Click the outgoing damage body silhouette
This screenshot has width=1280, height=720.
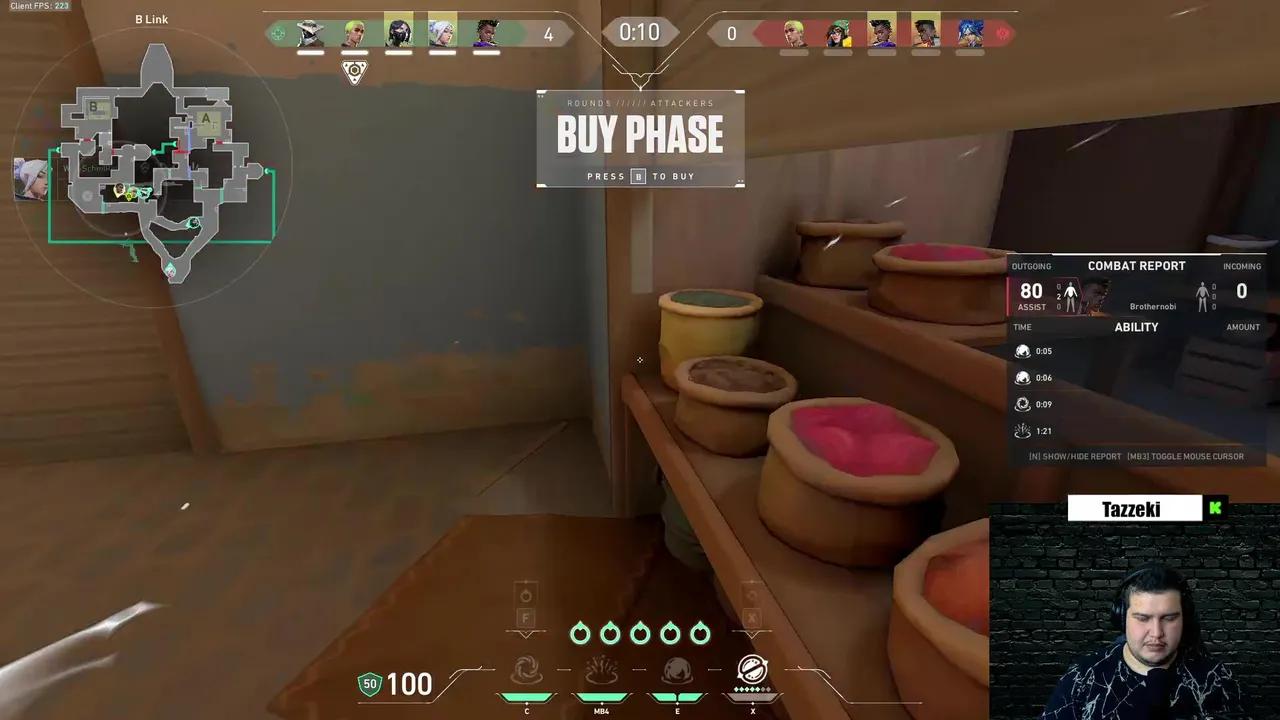click(x=1069, y=292)
